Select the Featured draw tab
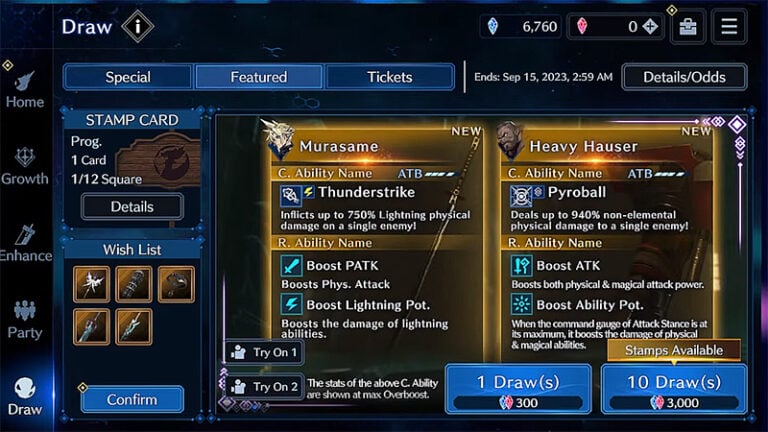The width and height of the screenshot is (768, 432). (x=258, y=77)
